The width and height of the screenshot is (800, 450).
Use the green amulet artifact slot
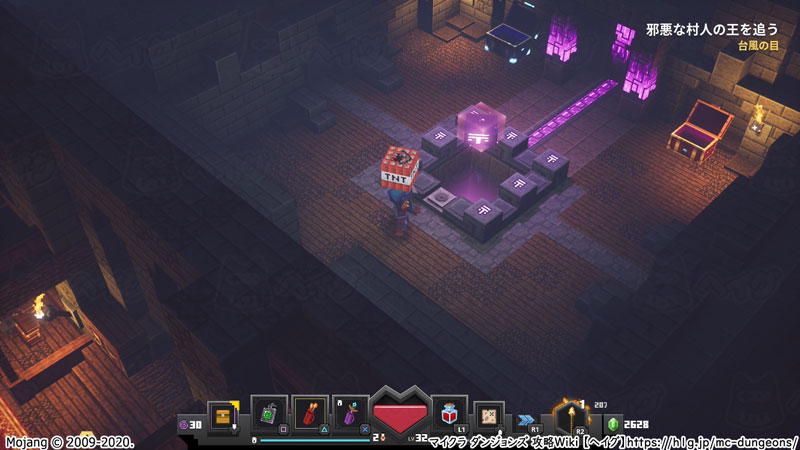point(270,414)
